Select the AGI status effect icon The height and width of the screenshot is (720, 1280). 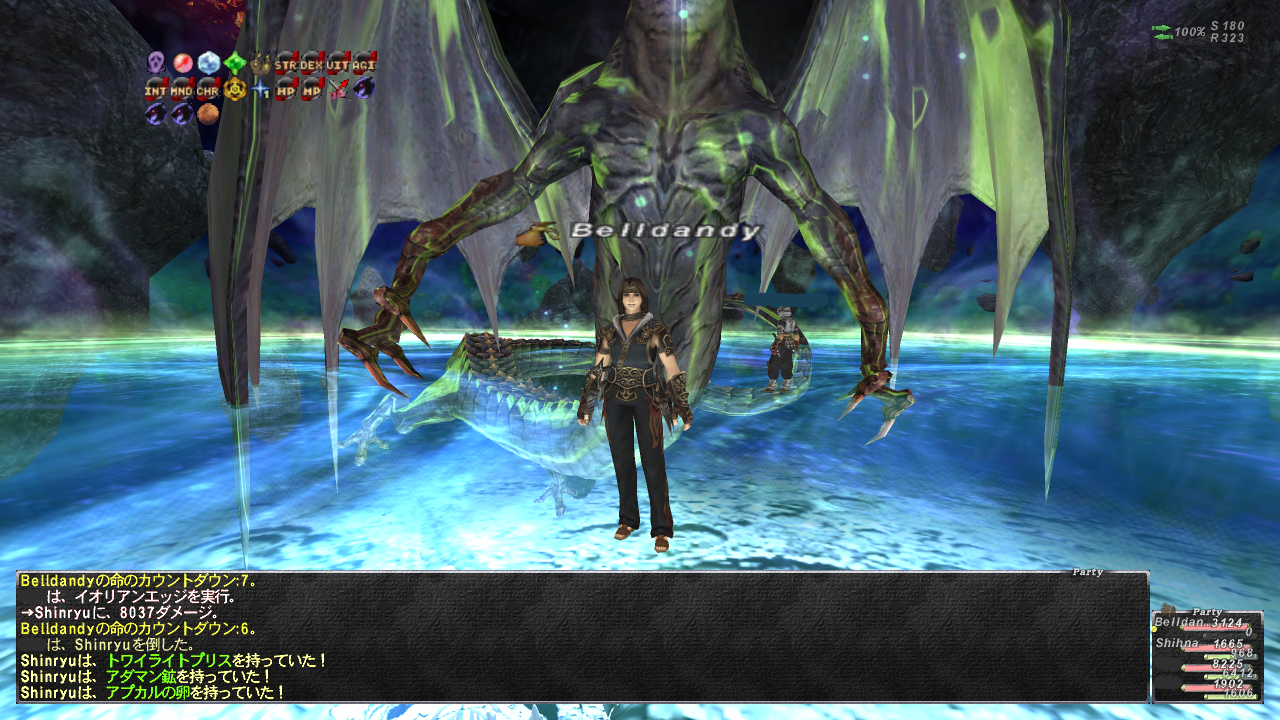click(364, 62)
